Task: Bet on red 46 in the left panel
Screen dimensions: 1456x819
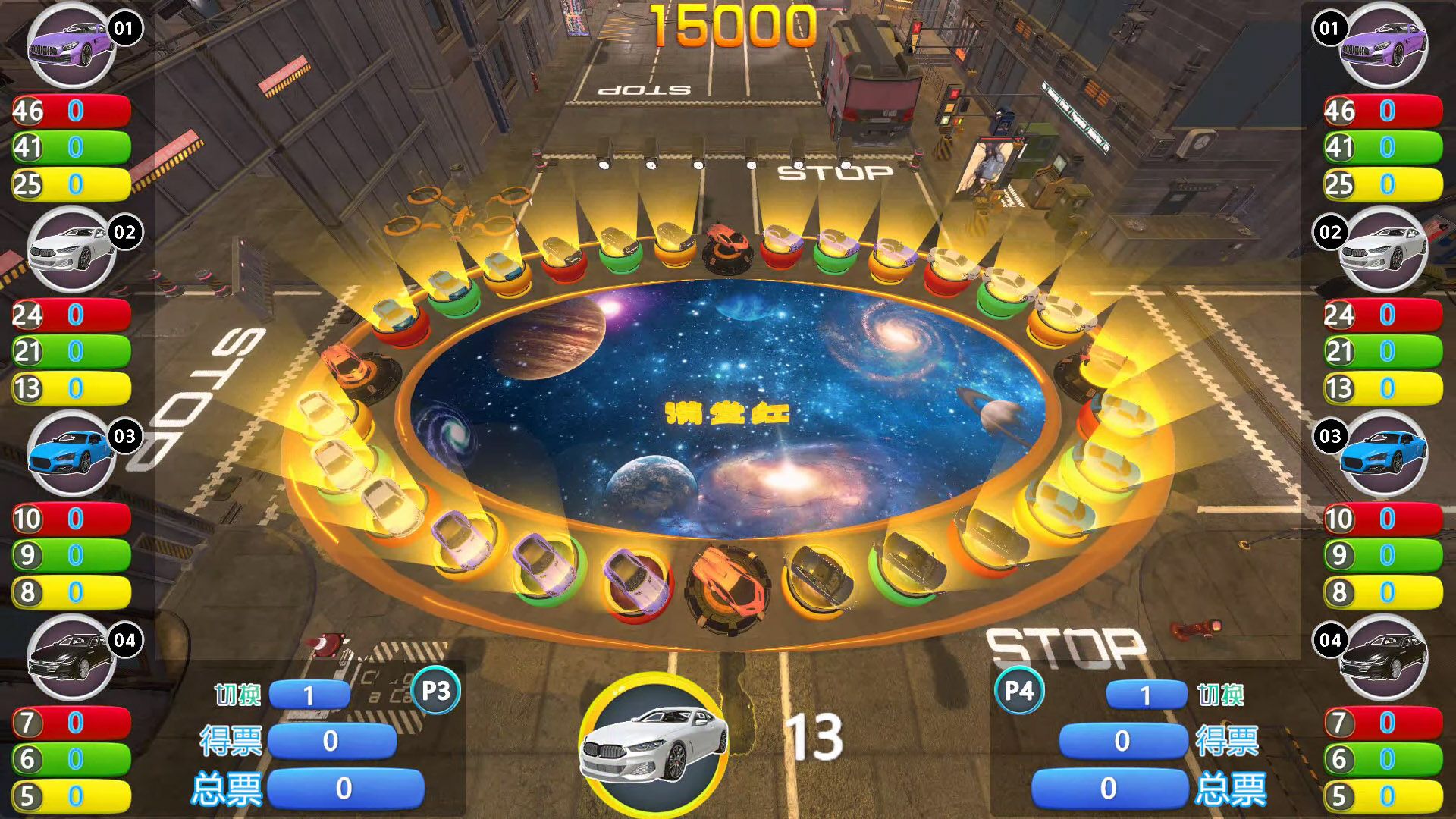Action: [x=71, y=111]
